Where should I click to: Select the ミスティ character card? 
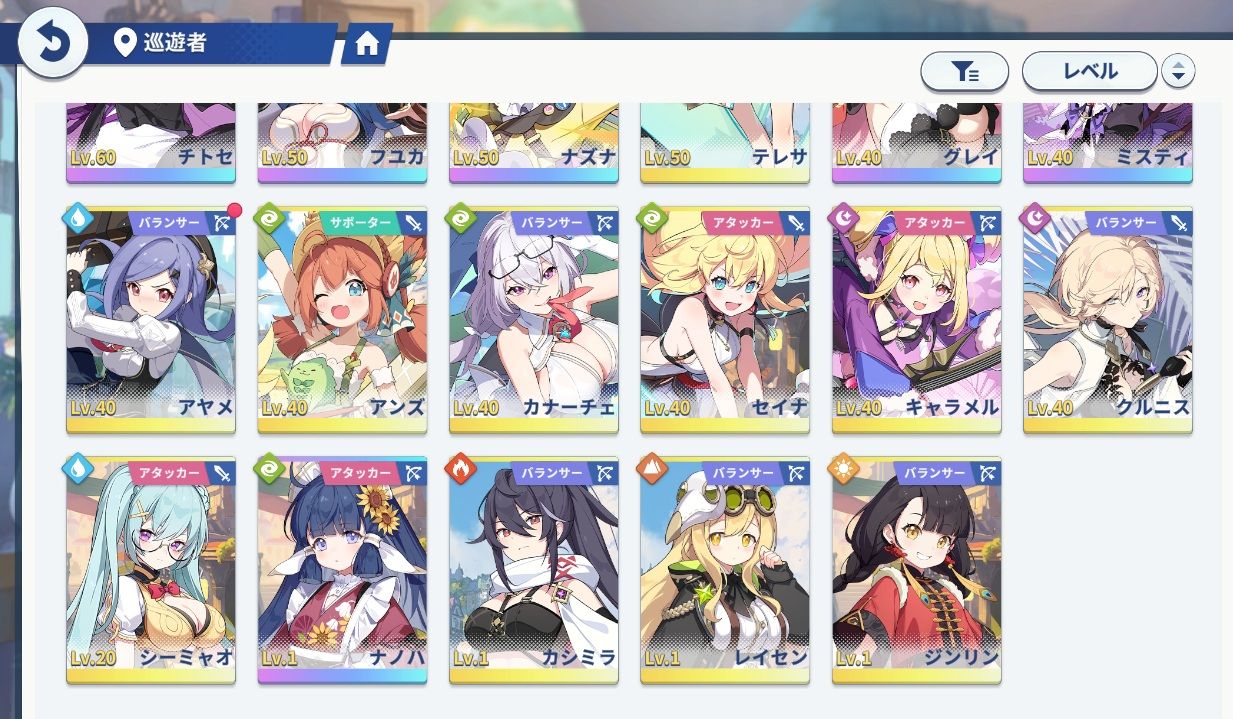point(1108,142)
